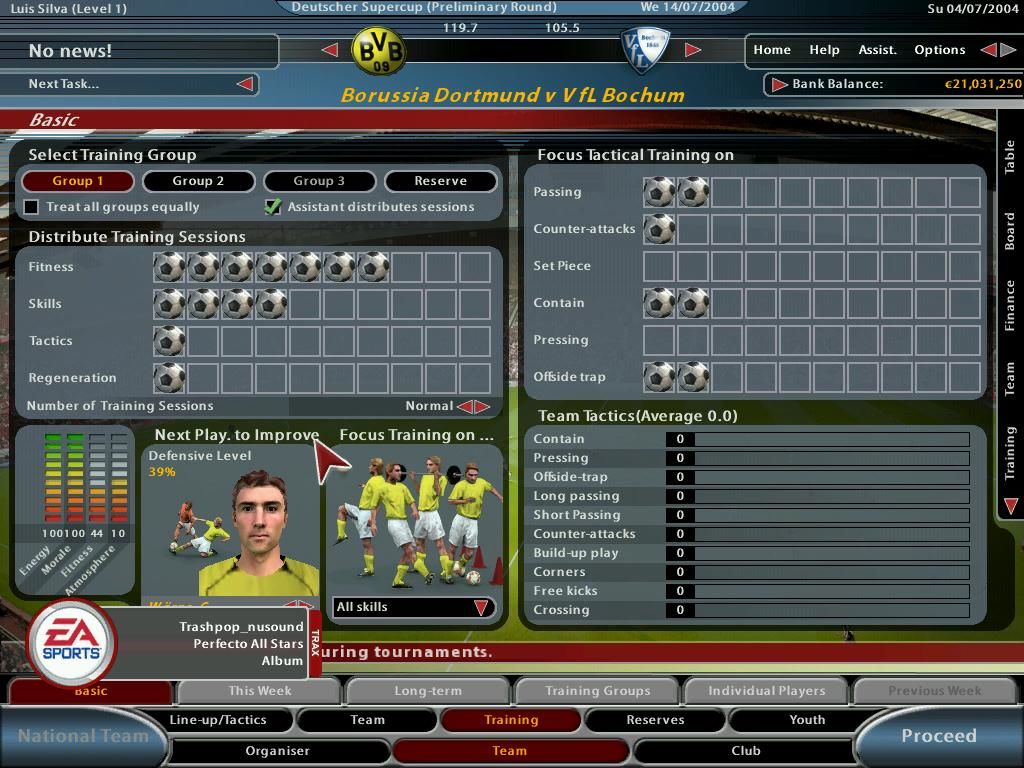Image resolution: width=1024 pixels, height=768 pixels.
Task: Go to the Home screen
Action: [x=772, y=50]
